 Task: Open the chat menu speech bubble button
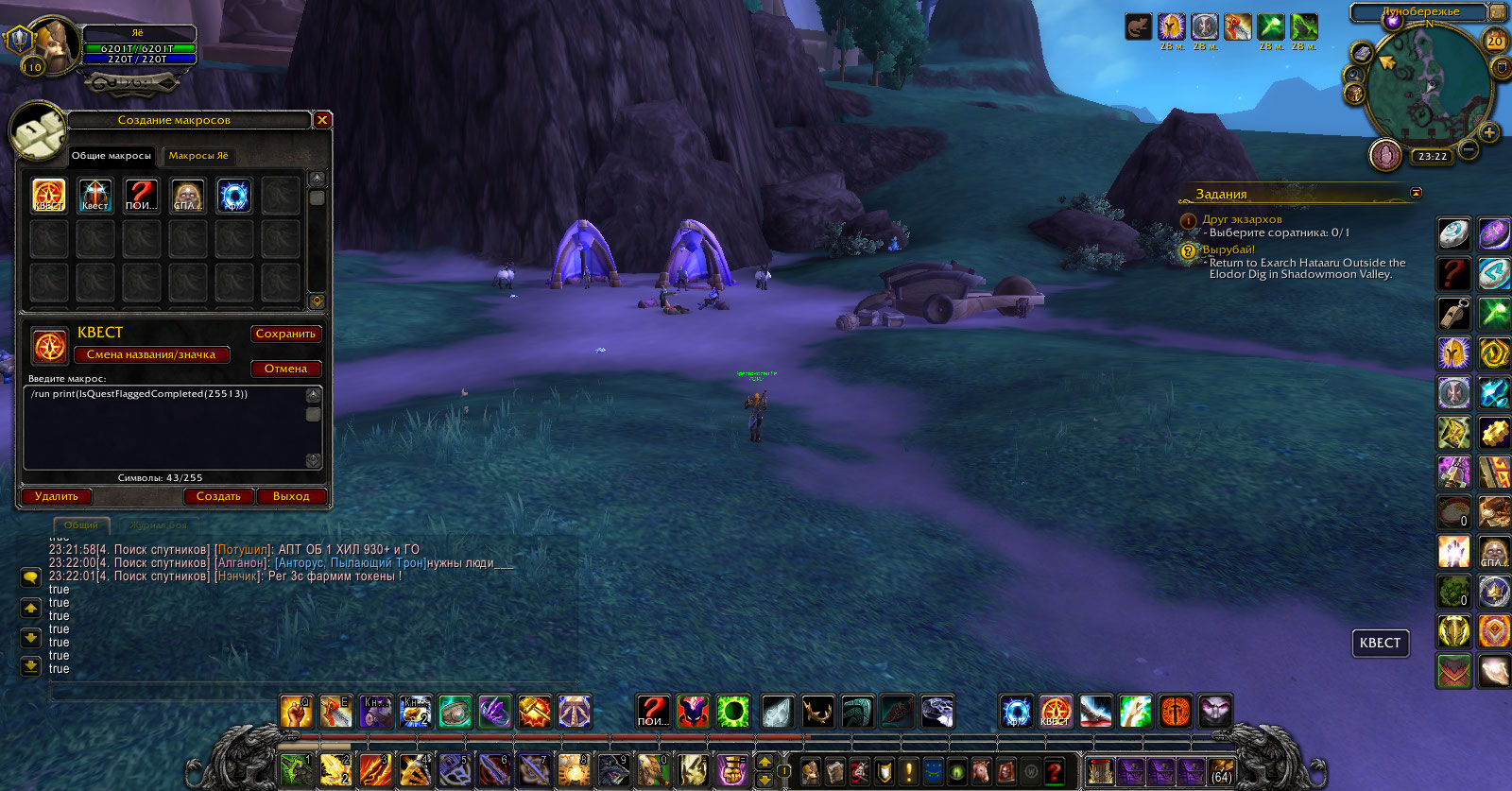click(x=30, y=576)
